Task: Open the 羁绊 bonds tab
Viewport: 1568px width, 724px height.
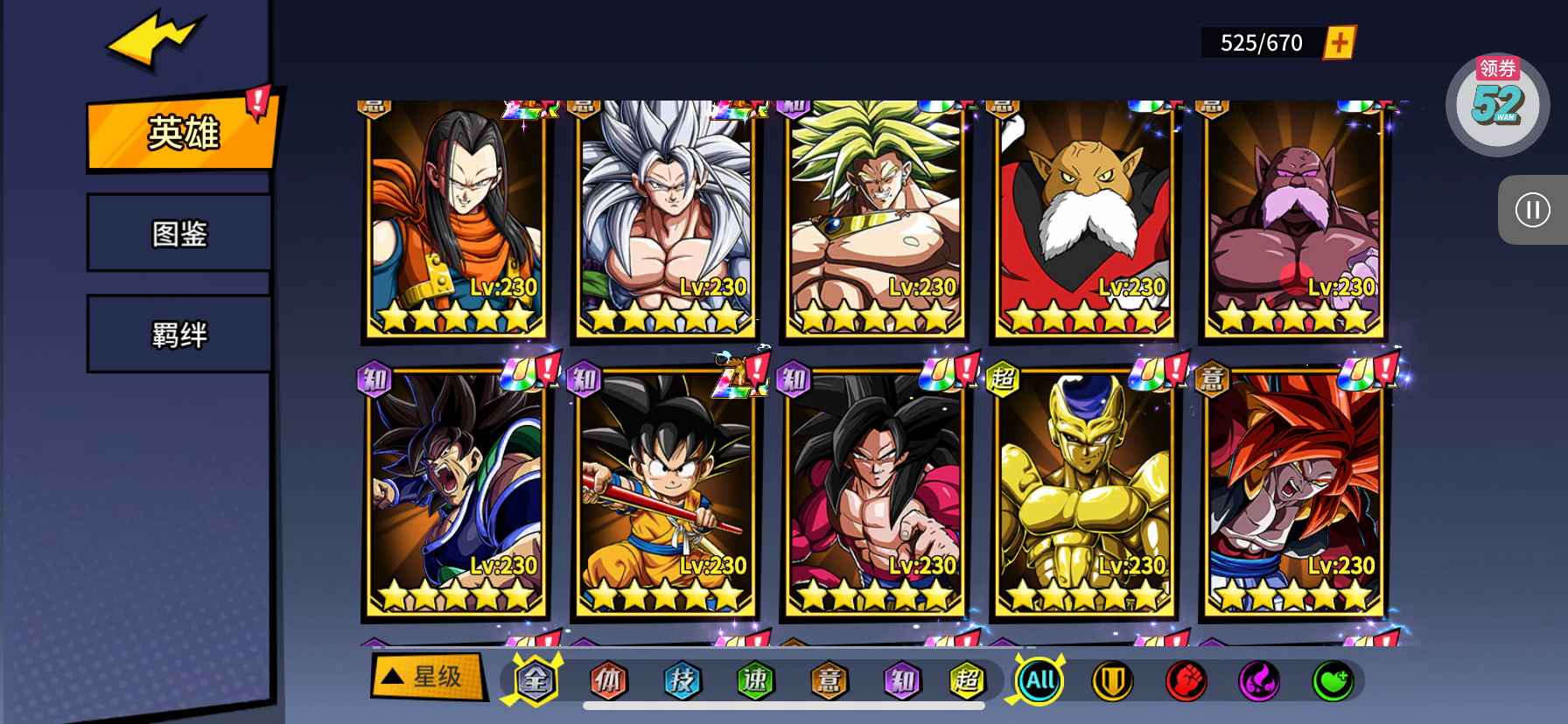Action: point(179,335)
